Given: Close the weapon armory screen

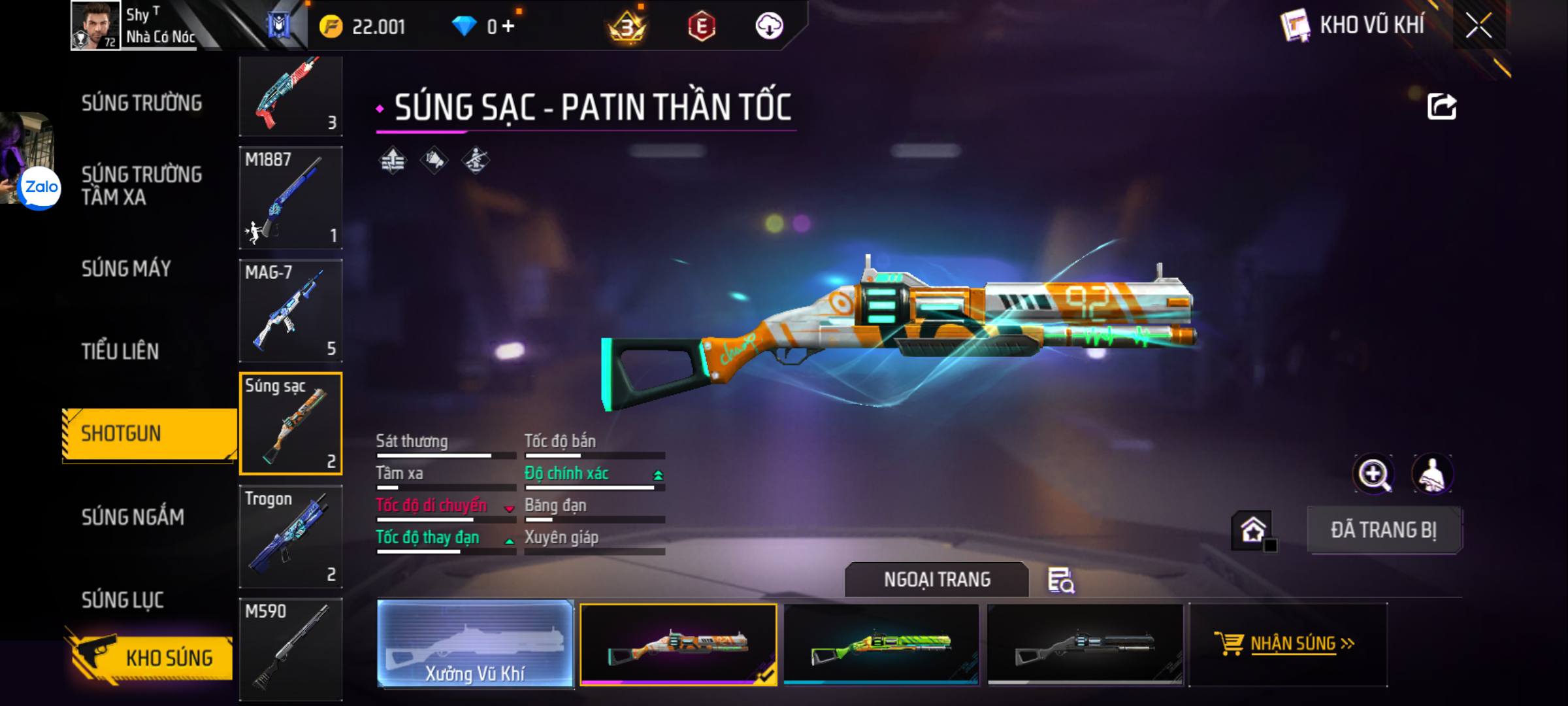Looking at the screenshot, I should pyautogui.click(x=1478, y=26).
